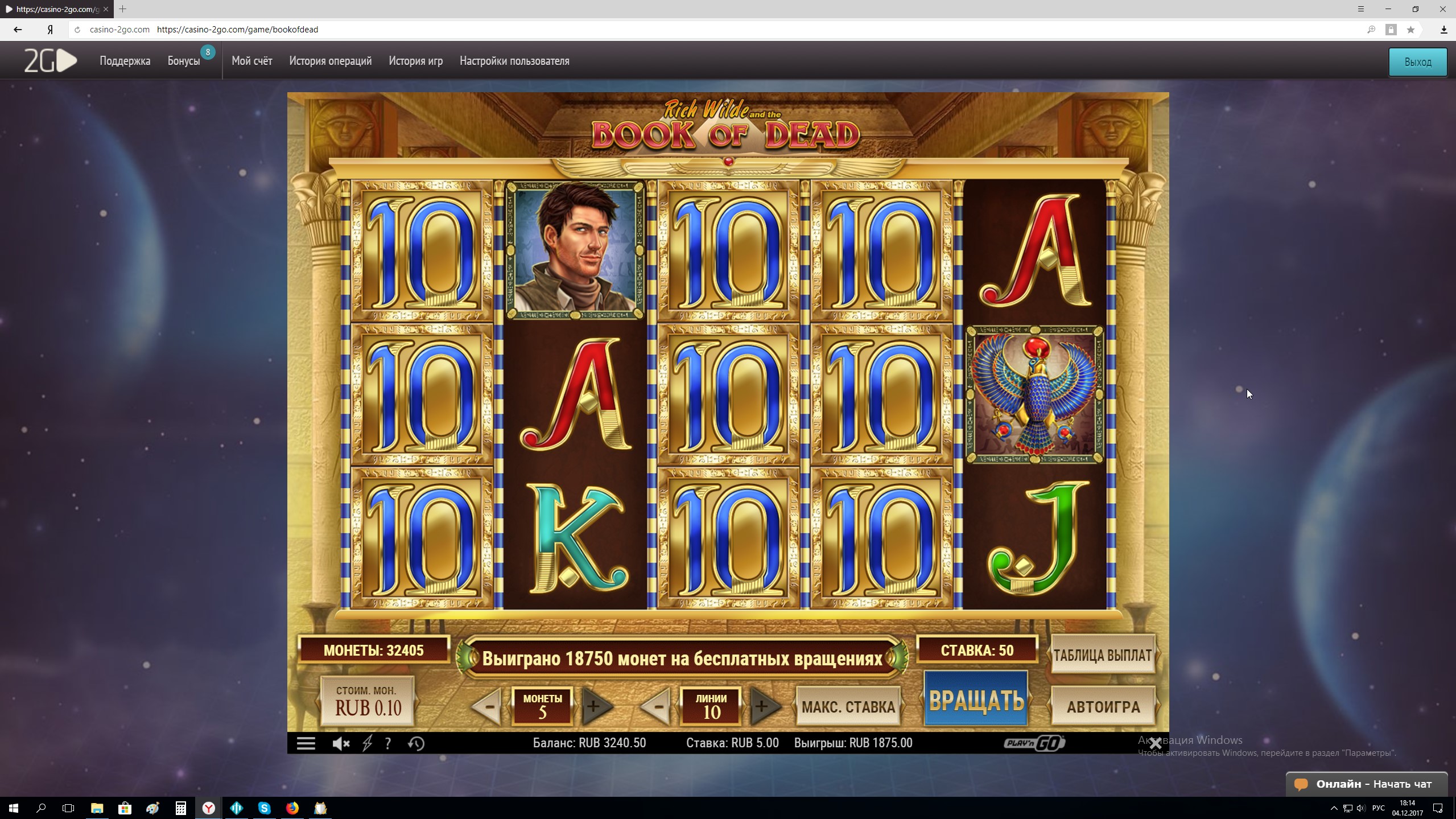Decrease the number of ЛИНИИ paylines
Image resolution: width=1456 pixels, height=819 pixels.
click(657, 707)
